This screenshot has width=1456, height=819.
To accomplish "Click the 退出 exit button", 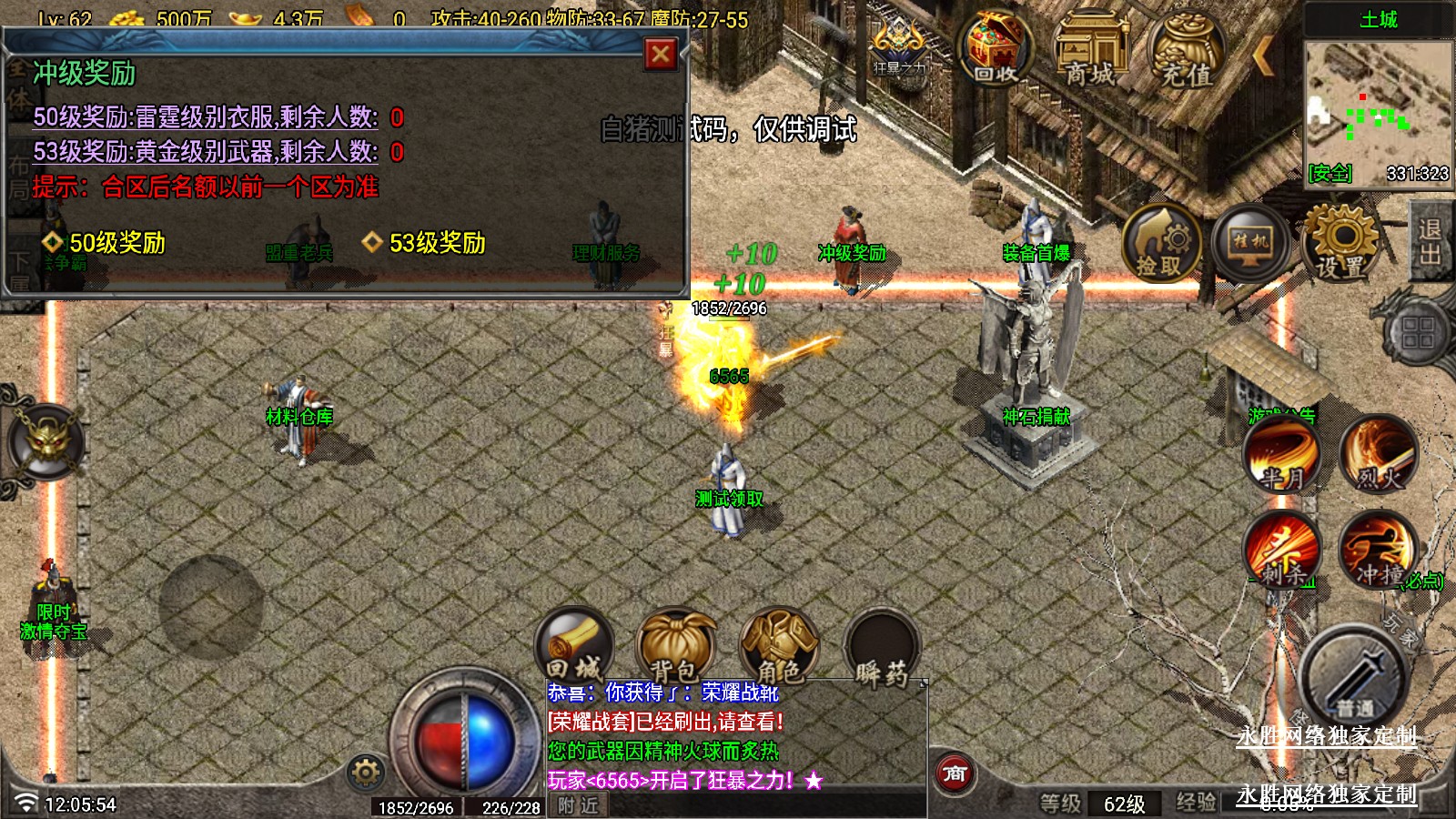I will [1430, 242].
